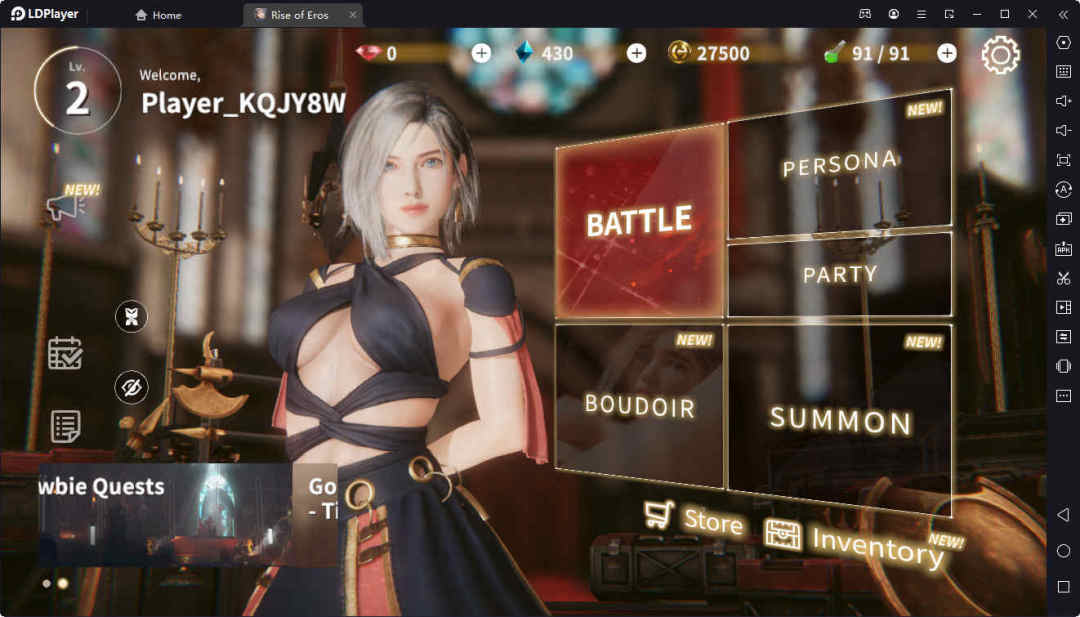Open the megaphone announcements icon
The image size is (1080, 617).
pyautogui.click(x=64, y=206)
